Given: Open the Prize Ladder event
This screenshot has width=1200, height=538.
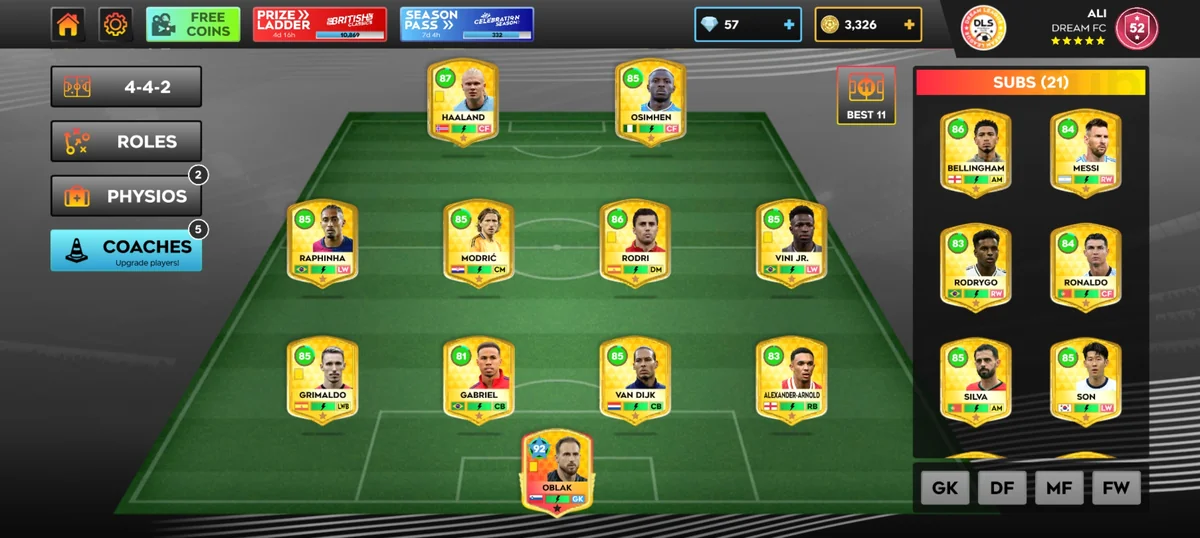Looking at the screenshot, I should pos(320,25).
